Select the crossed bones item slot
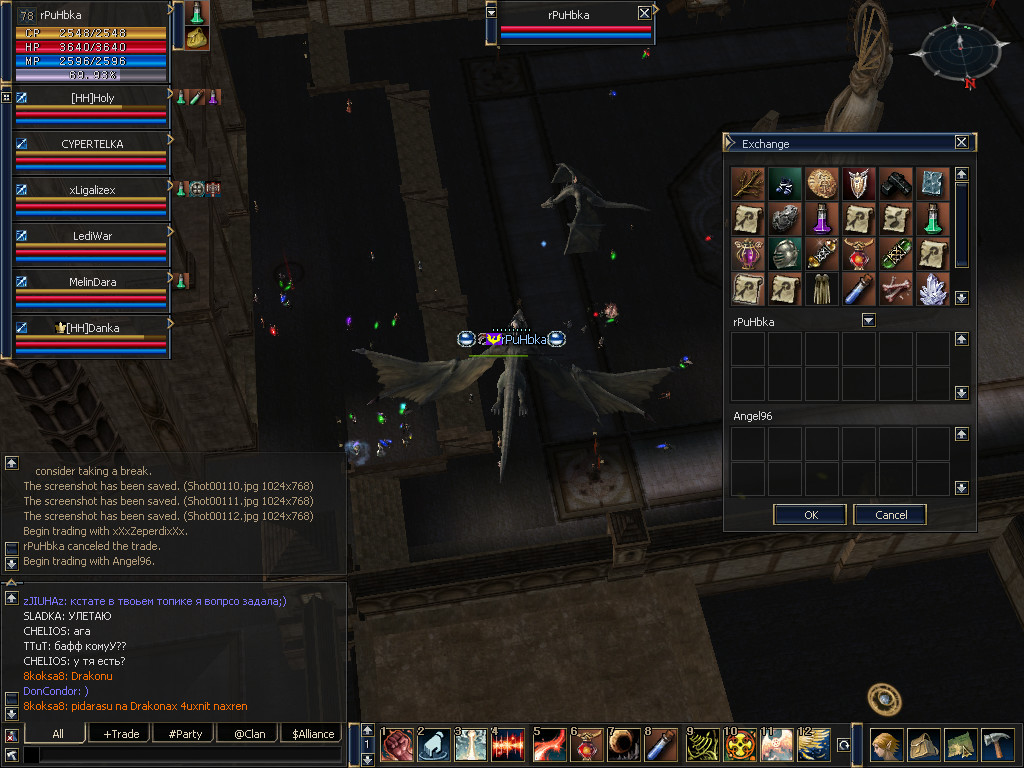1024x768 pixels. click(x=895, y=288)
